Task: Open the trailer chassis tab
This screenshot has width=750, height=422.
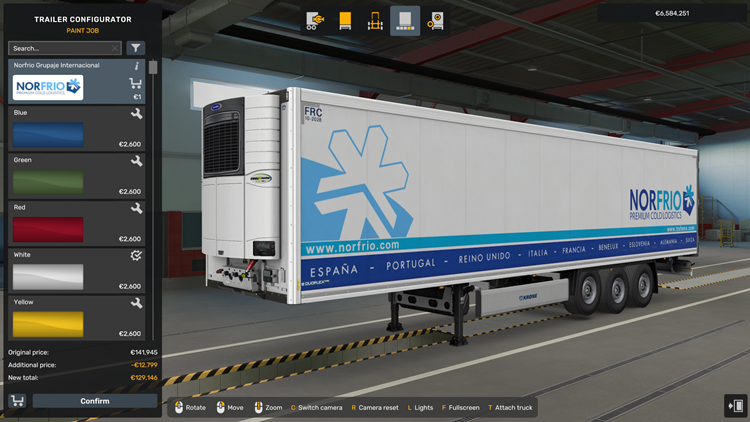Action: click(375, 20)
